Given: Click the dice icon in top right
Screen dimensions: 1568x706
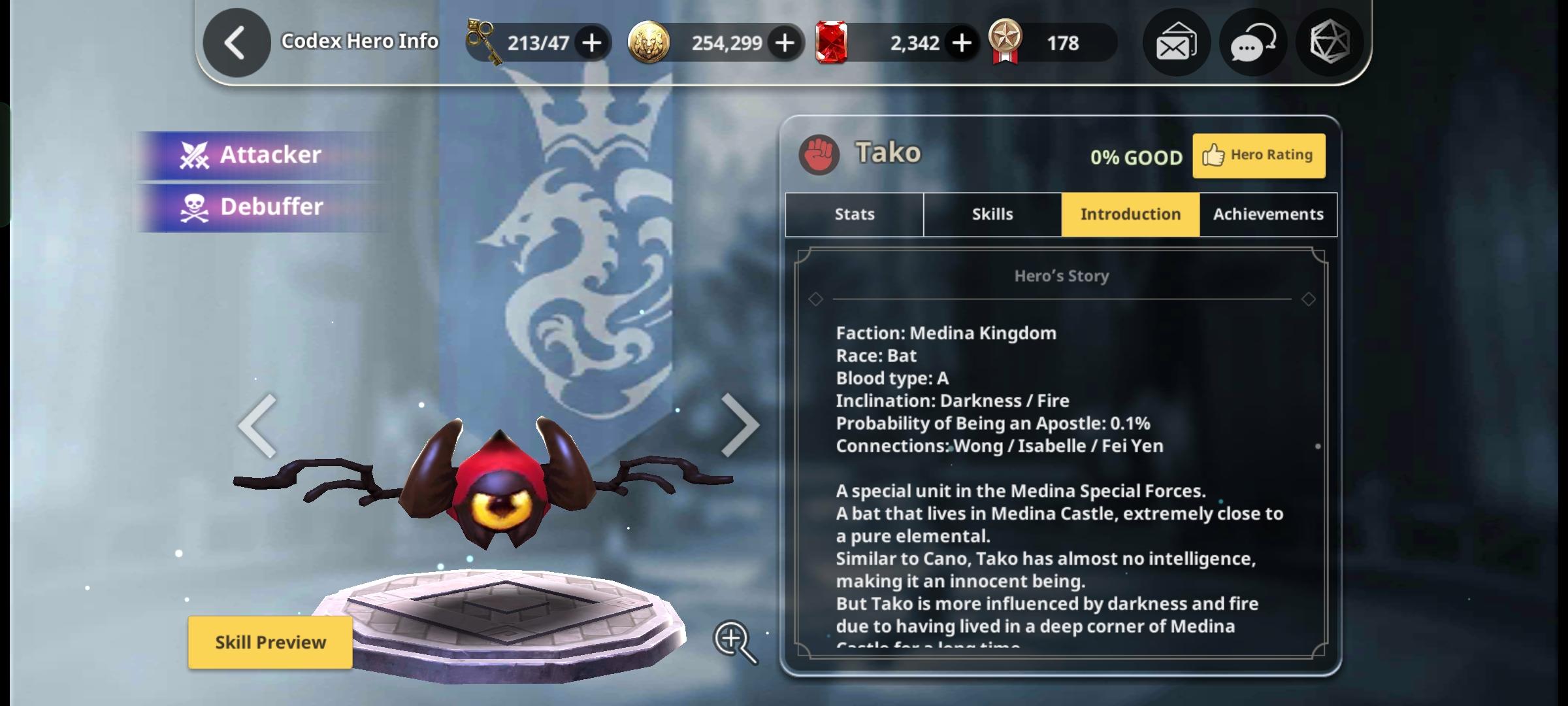Looking at the screenshot, I should click(x=1329, y=42).
